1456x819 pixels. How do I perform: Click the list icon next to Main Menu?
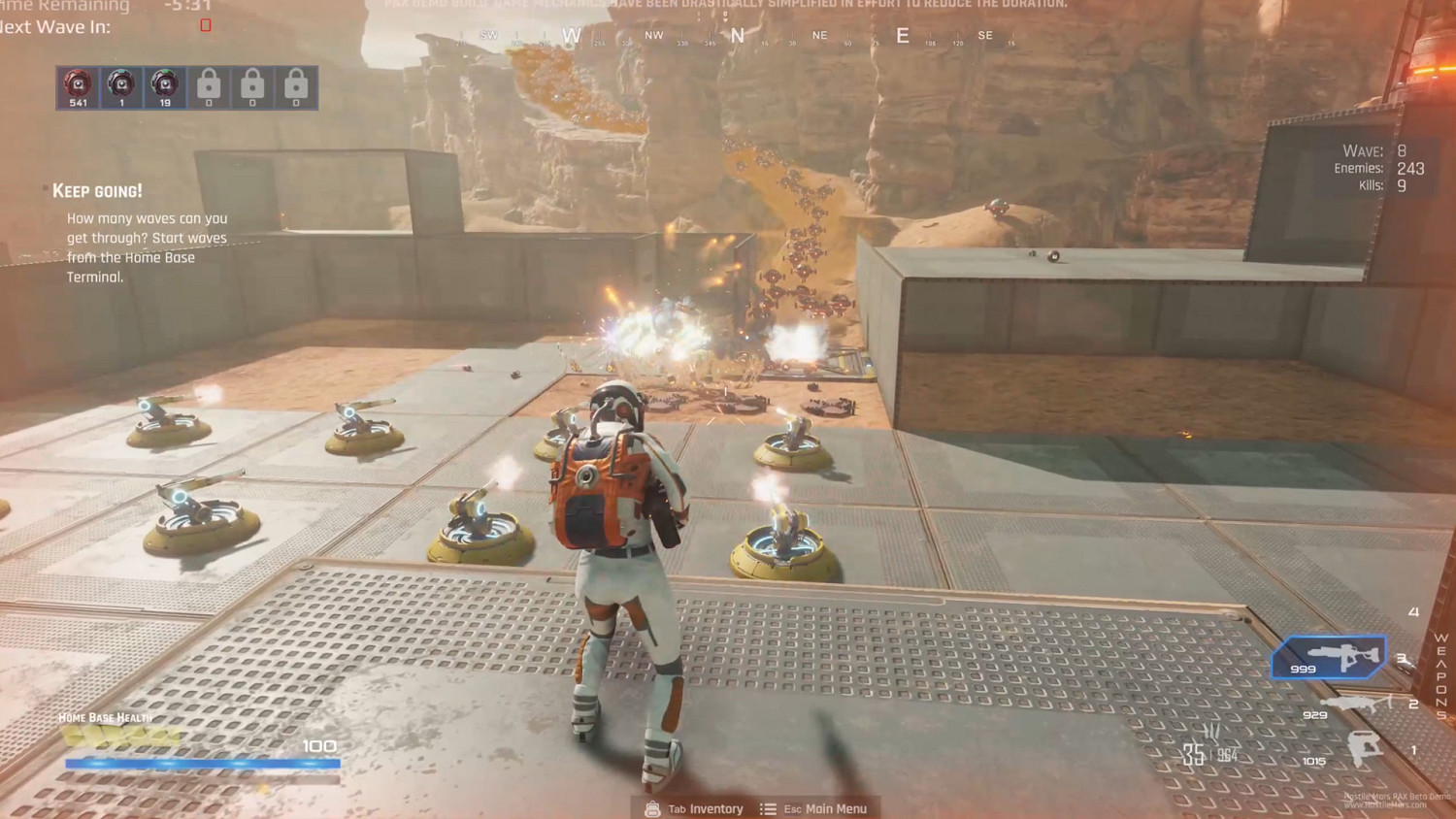click(x=767, y=808)
